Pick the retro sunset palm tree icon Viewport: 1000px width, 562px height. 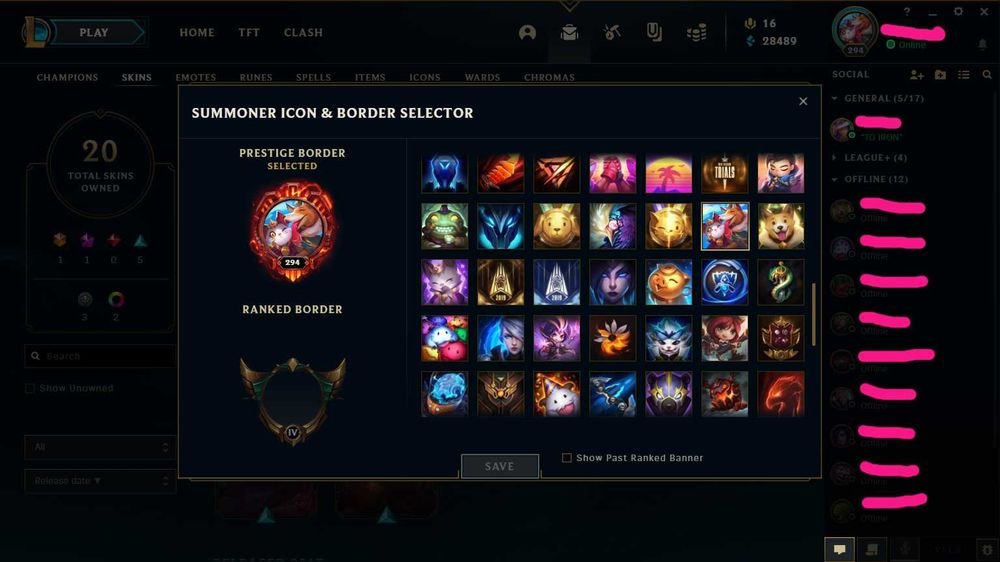(669, 172)
